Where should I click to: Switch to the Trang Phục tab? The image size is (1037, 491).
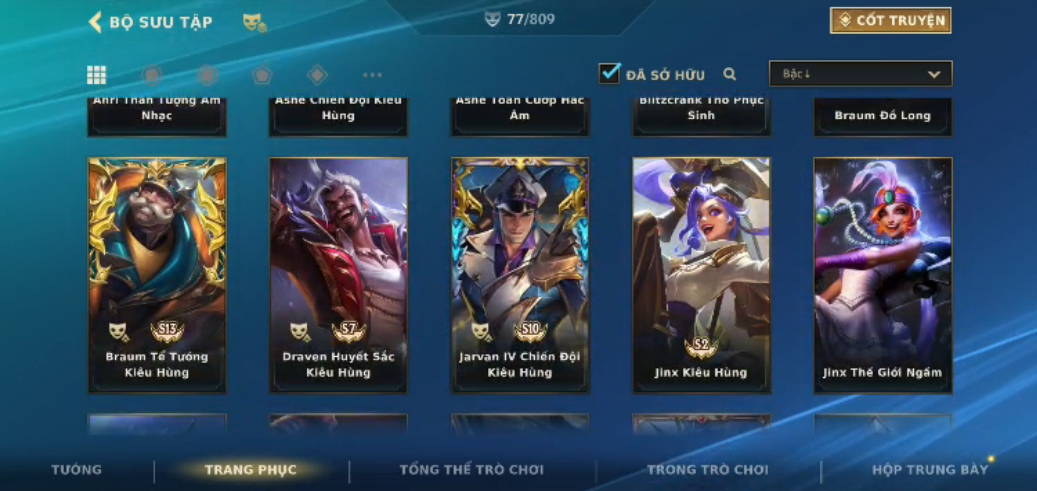250,470
